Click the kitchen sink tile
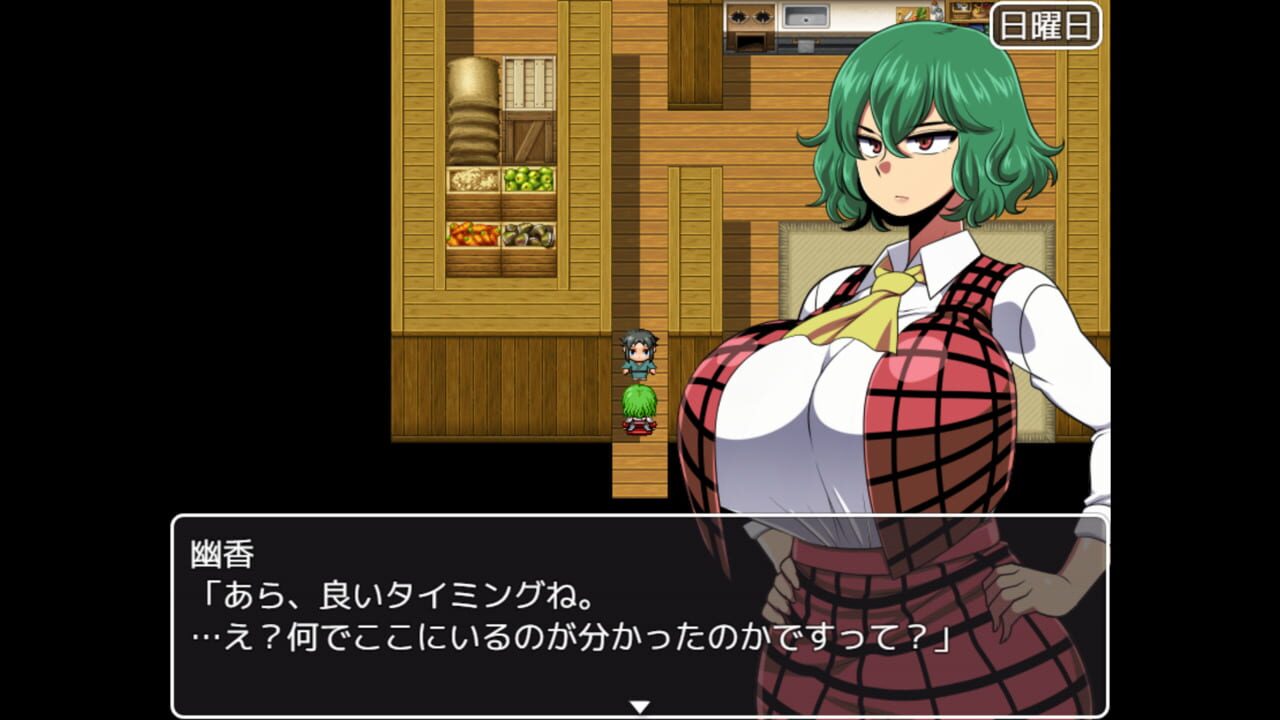This screenshot has height=720, width=1280. point(805,15)
